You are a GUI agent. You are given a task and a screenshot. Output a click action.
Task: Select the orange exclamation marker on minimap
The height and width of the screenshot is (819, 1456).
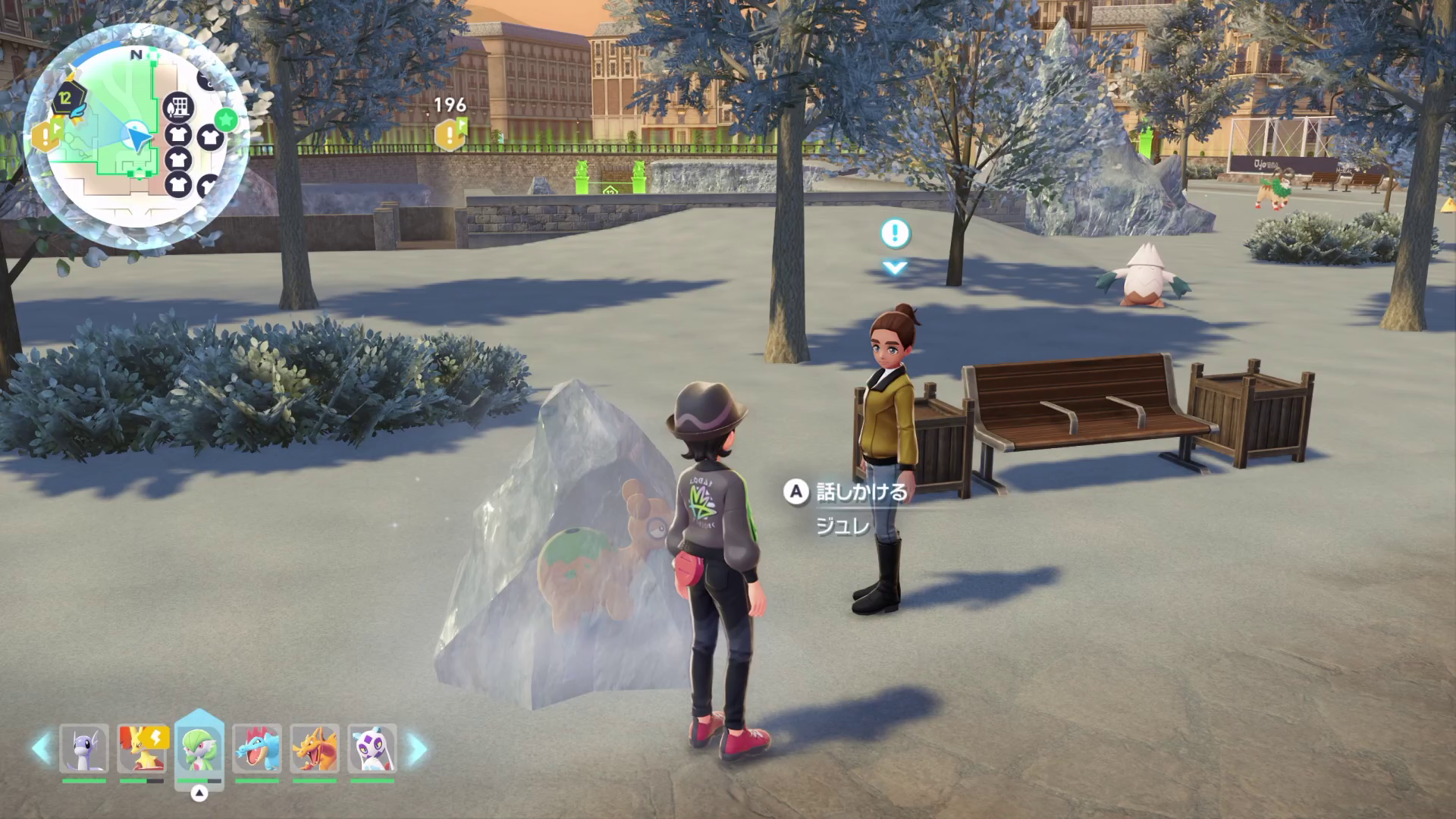pyautogui.click(x=46, y=136)
